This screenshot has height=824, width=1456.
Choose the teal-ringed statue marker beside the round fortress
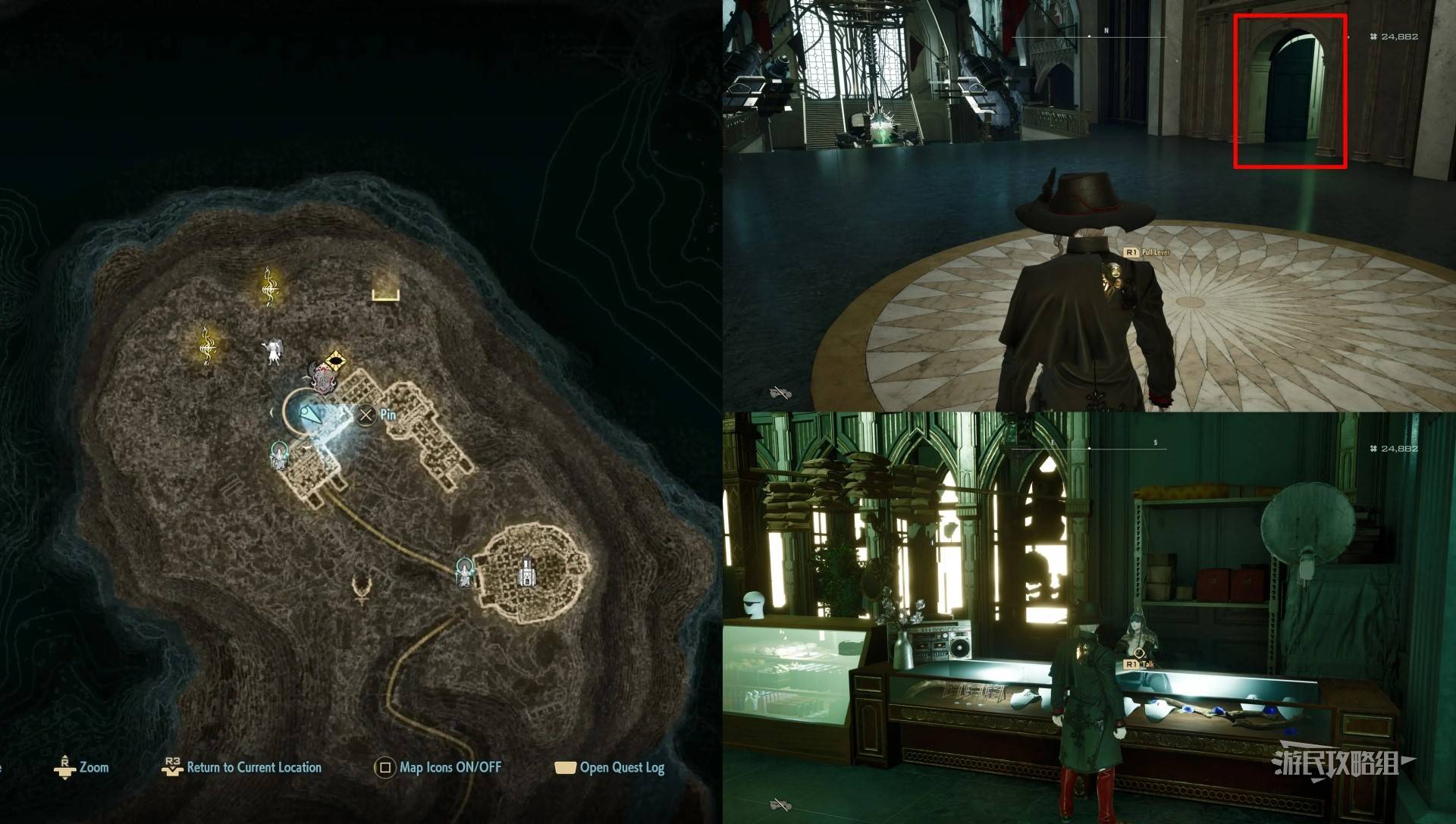pyautogui.click(x=464, y=572)
